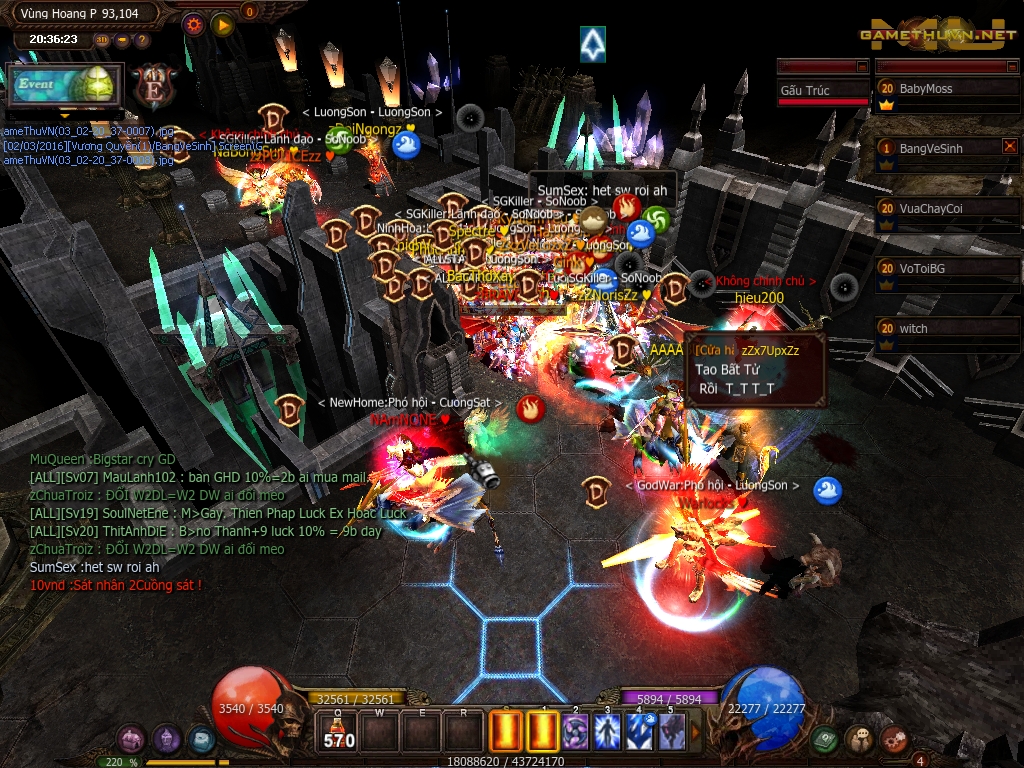Select the Gấu Trúc pet panel

point(823,90)
